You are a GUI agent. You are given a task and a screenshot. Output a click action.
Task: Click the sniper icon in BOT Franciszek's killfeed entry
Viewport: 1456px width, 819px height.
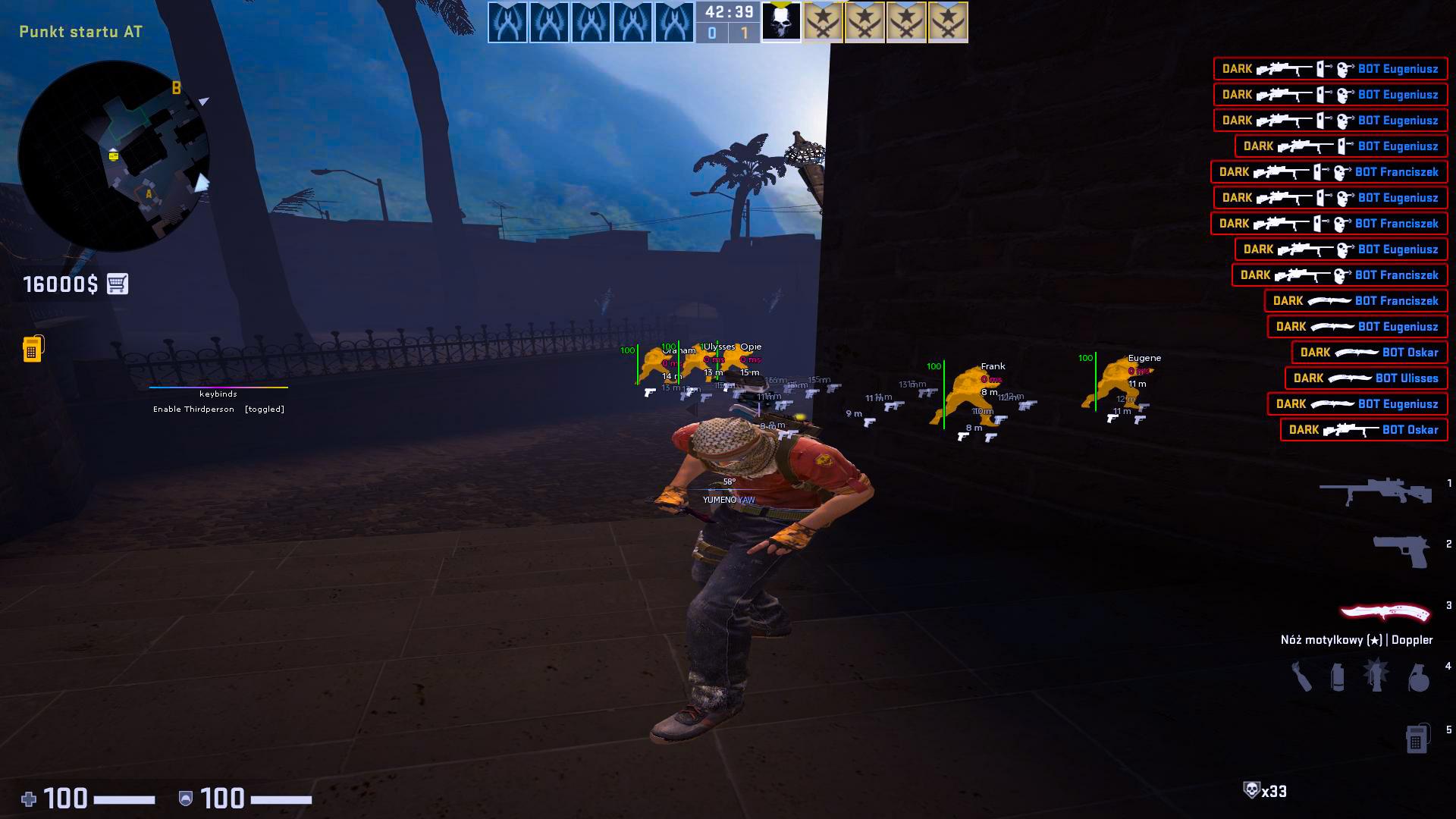pyautogui.click(x=1282, y=172)
